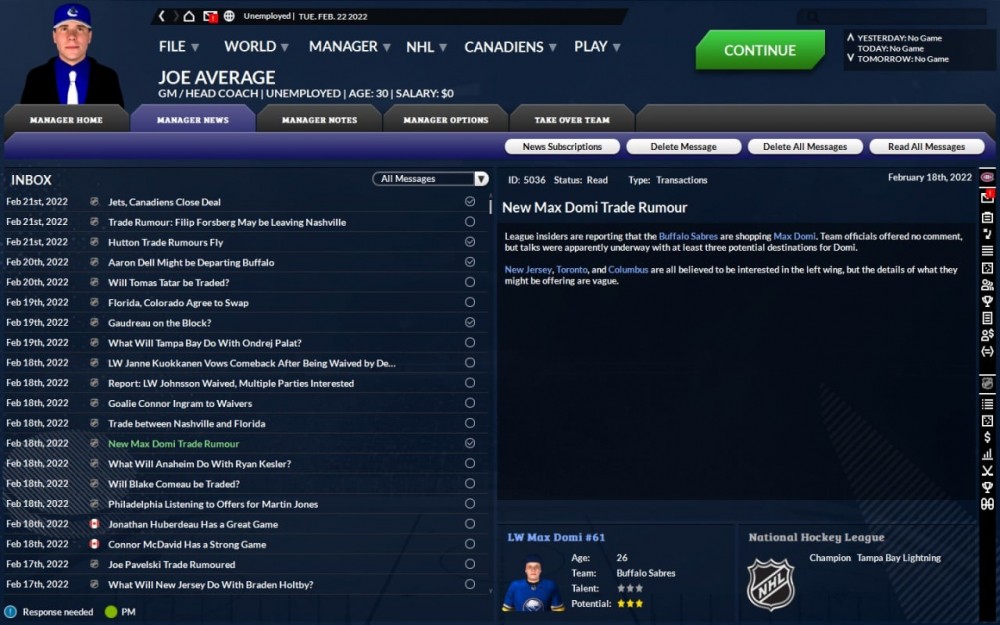Open the Gaudreau on the Block message
The image size is (1000, 625).
point(159,323)
